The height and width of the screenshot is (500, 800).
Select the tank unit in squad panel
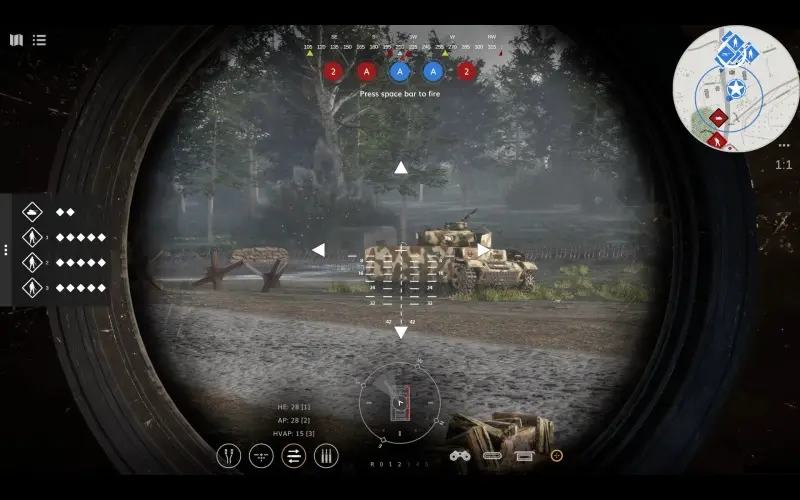[33, 212]
